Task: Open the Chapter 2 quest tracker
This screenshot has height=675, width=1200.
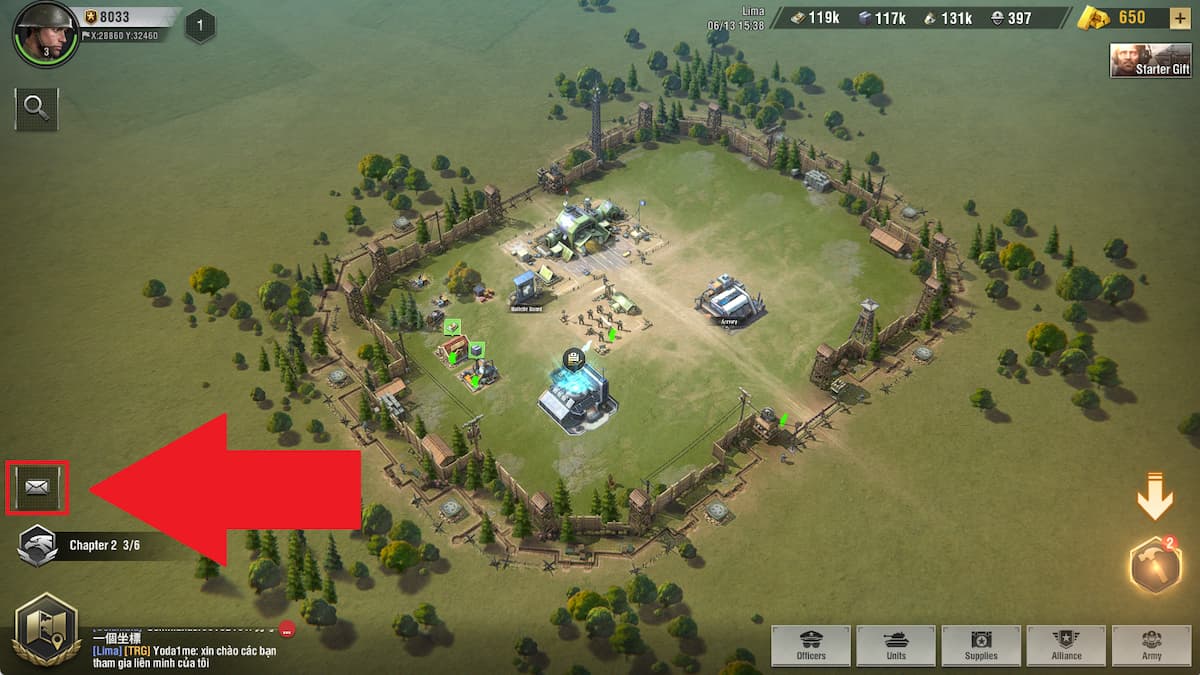Action: tap(90, 545)
